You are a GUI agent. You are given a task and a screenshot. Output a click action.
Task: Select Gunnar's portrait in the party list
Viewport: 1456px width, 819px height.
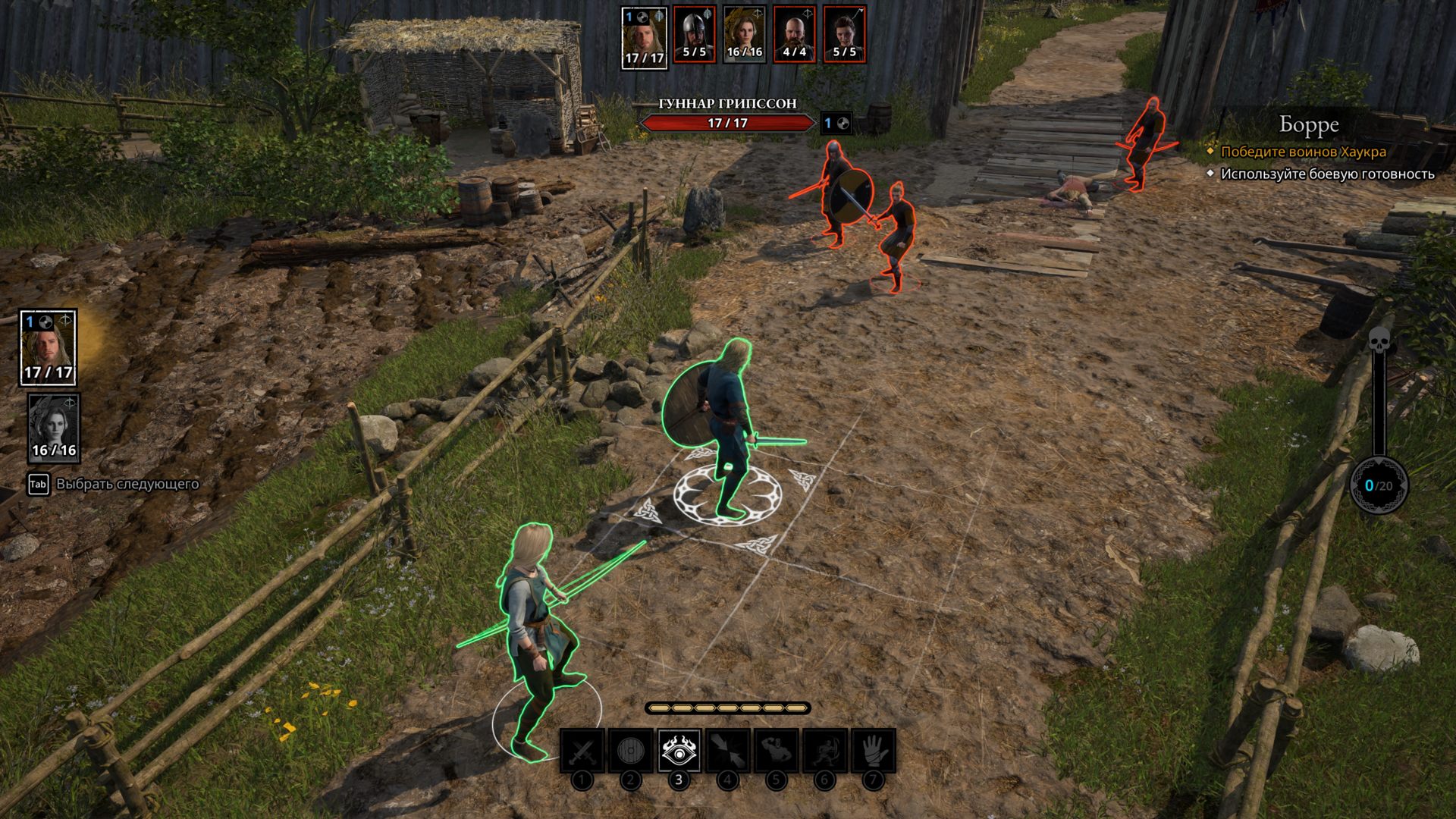48,347
